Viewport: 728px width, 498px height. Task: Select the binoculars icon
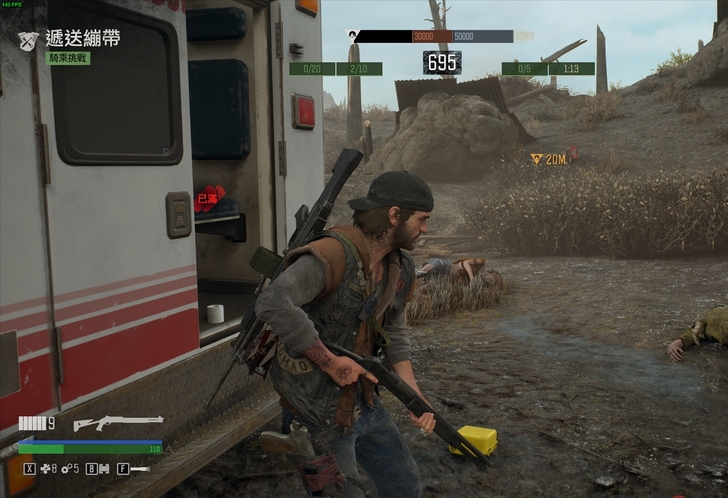click(104, 468)
